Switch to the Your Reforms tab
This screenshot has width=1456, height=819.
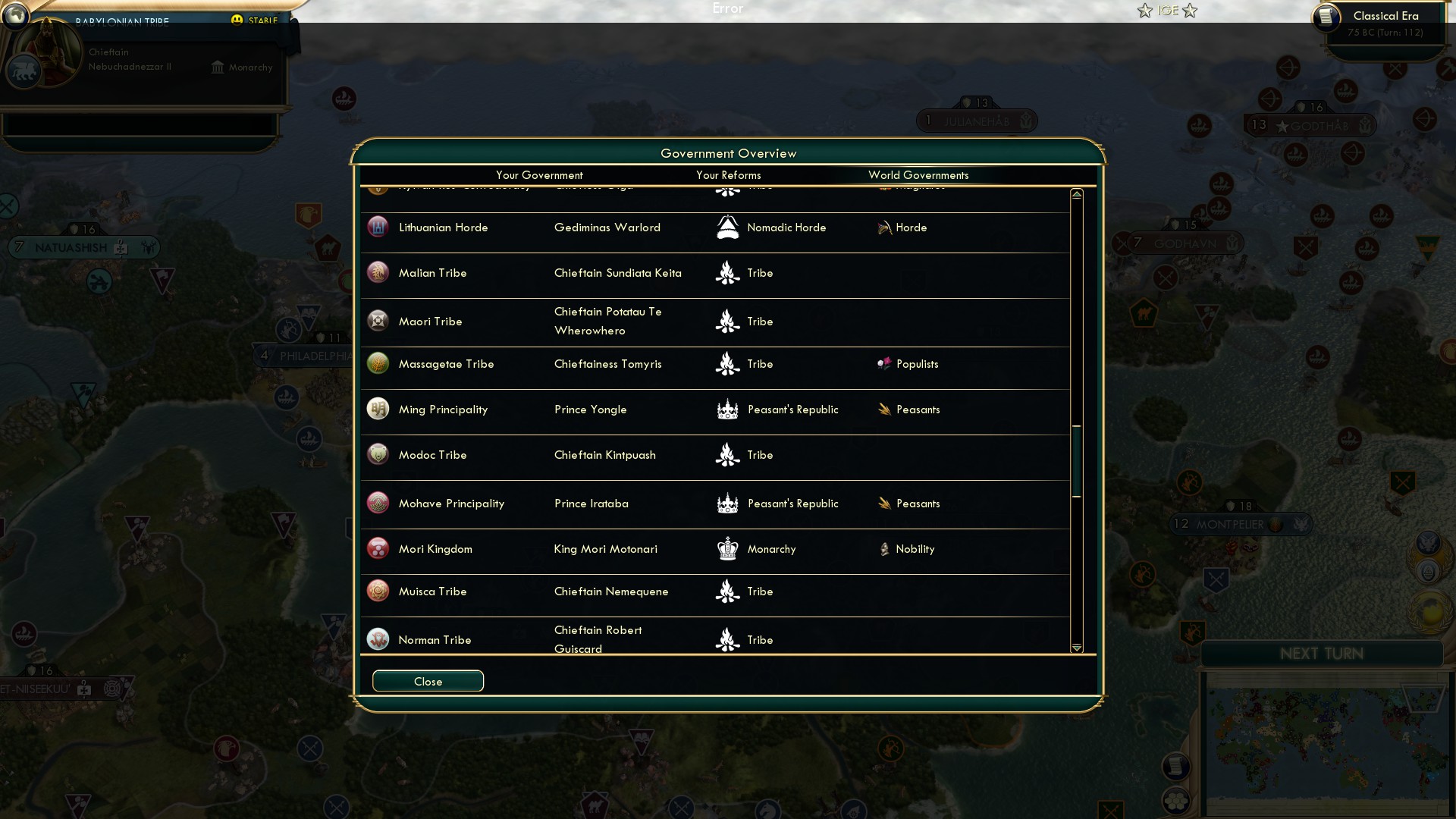click(728, 175)
